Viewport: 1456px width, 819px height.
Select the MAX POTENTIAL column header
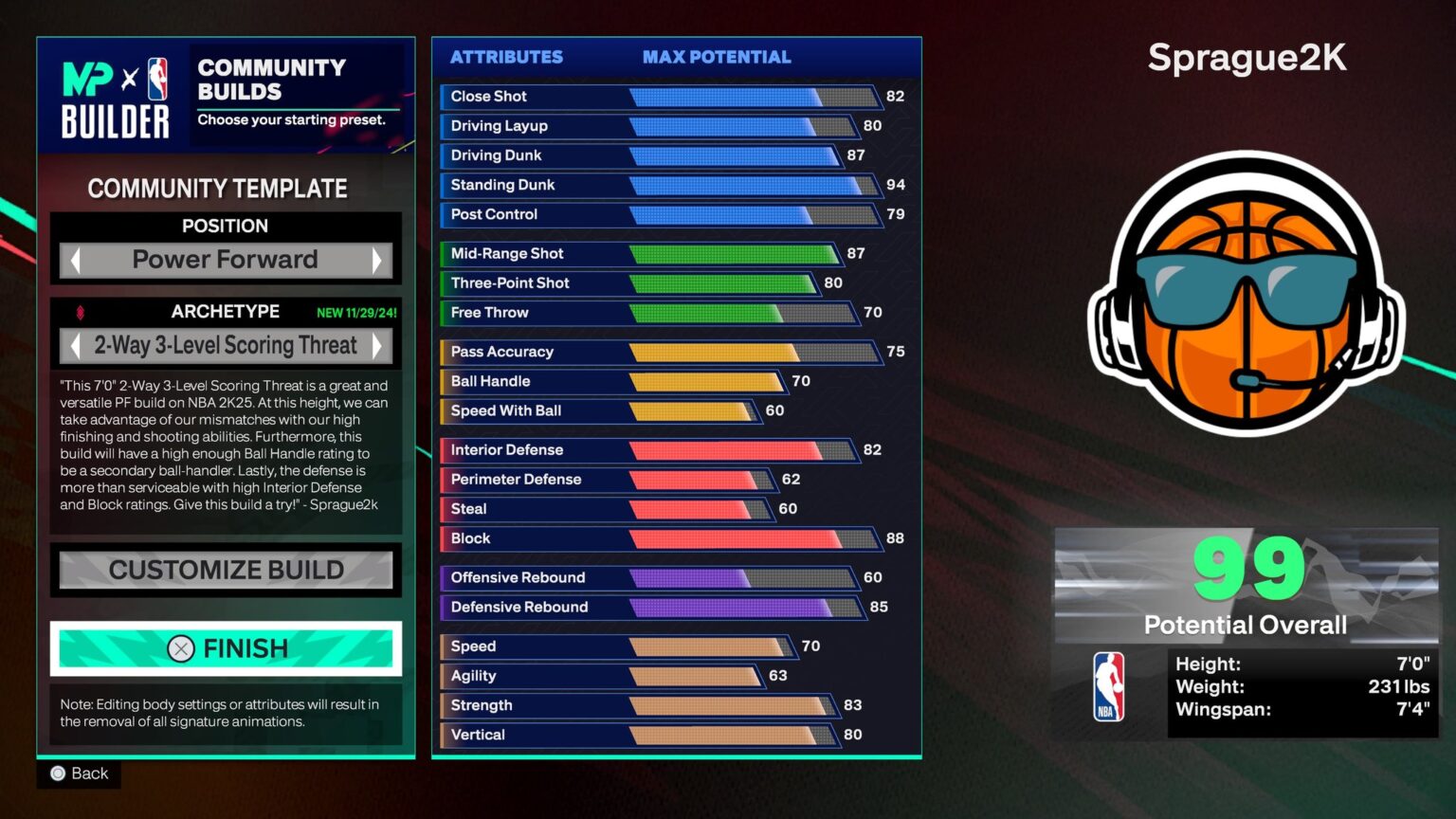pyautogui.click(x=716, y=57)
